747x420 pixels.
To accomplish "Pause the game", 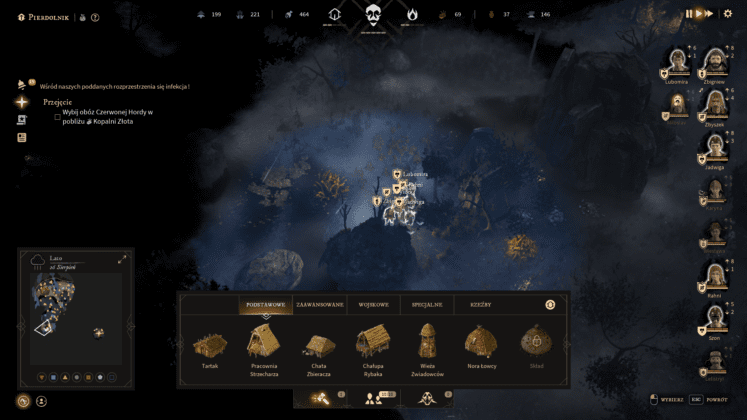I will pyautogui.click(x=689, y=14).
